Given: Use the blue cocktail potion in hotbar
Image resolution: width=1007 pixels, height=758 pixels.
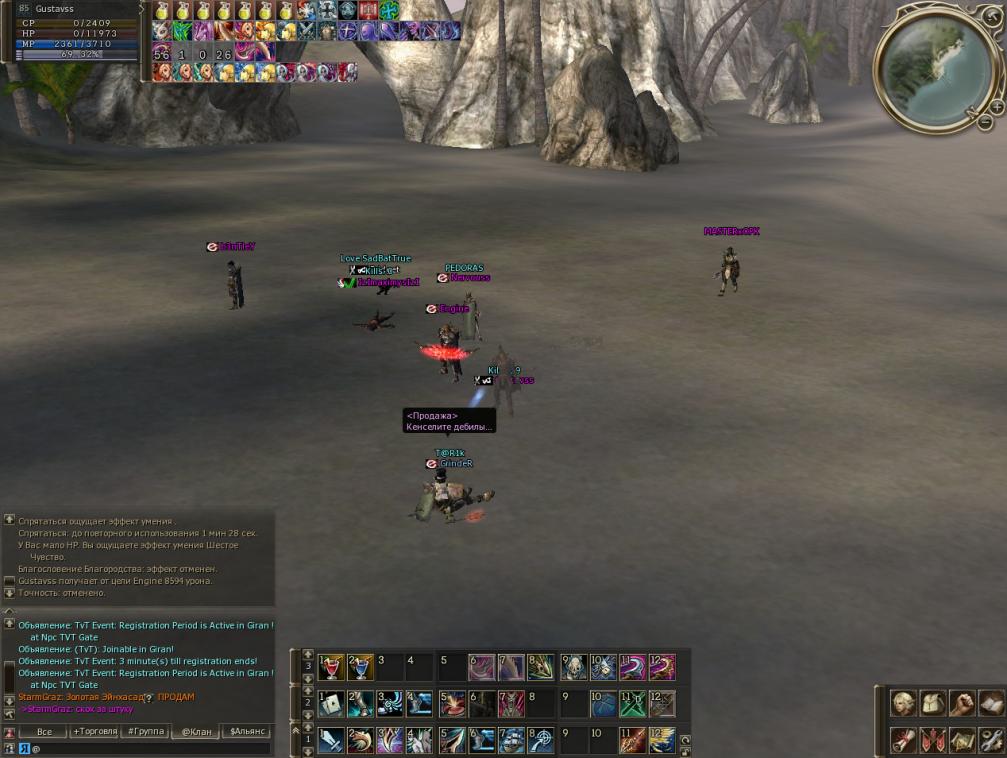Looking at the screenshot, I should [x=361, y=667].
